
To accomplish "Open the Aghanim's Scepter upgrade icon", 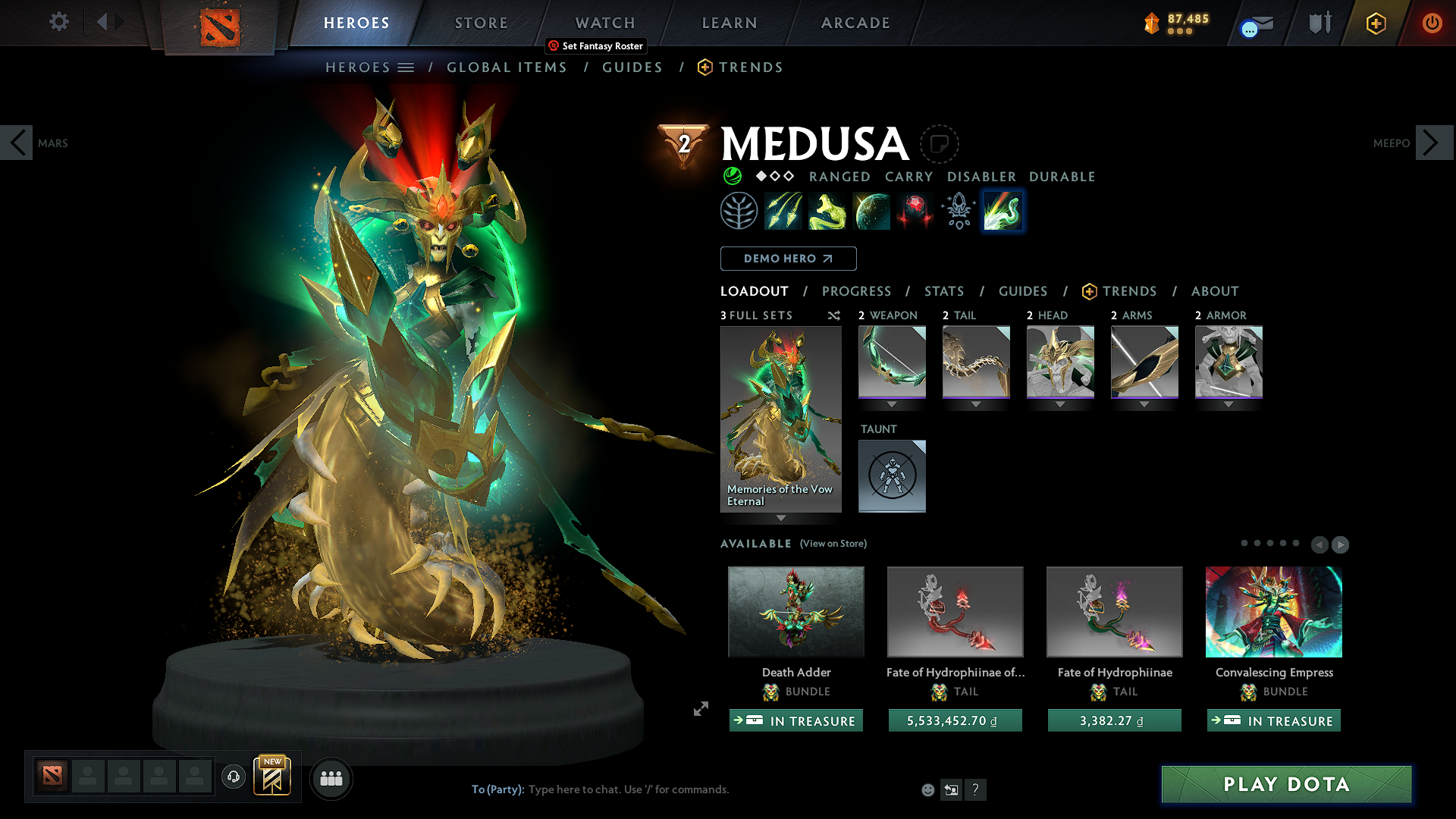I will coord(958,211).
